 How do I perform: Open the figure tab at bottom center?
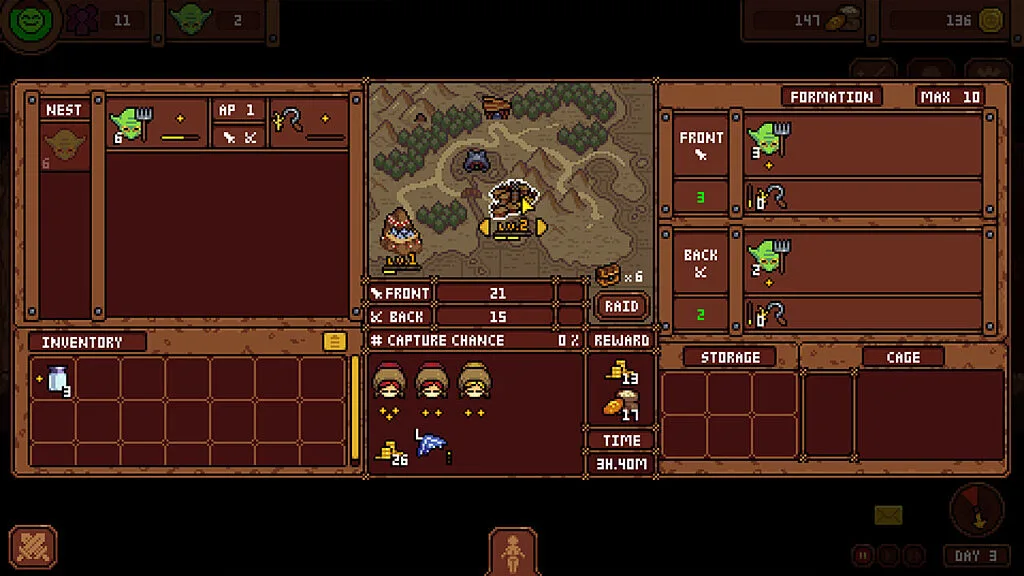tap(513, 551)
